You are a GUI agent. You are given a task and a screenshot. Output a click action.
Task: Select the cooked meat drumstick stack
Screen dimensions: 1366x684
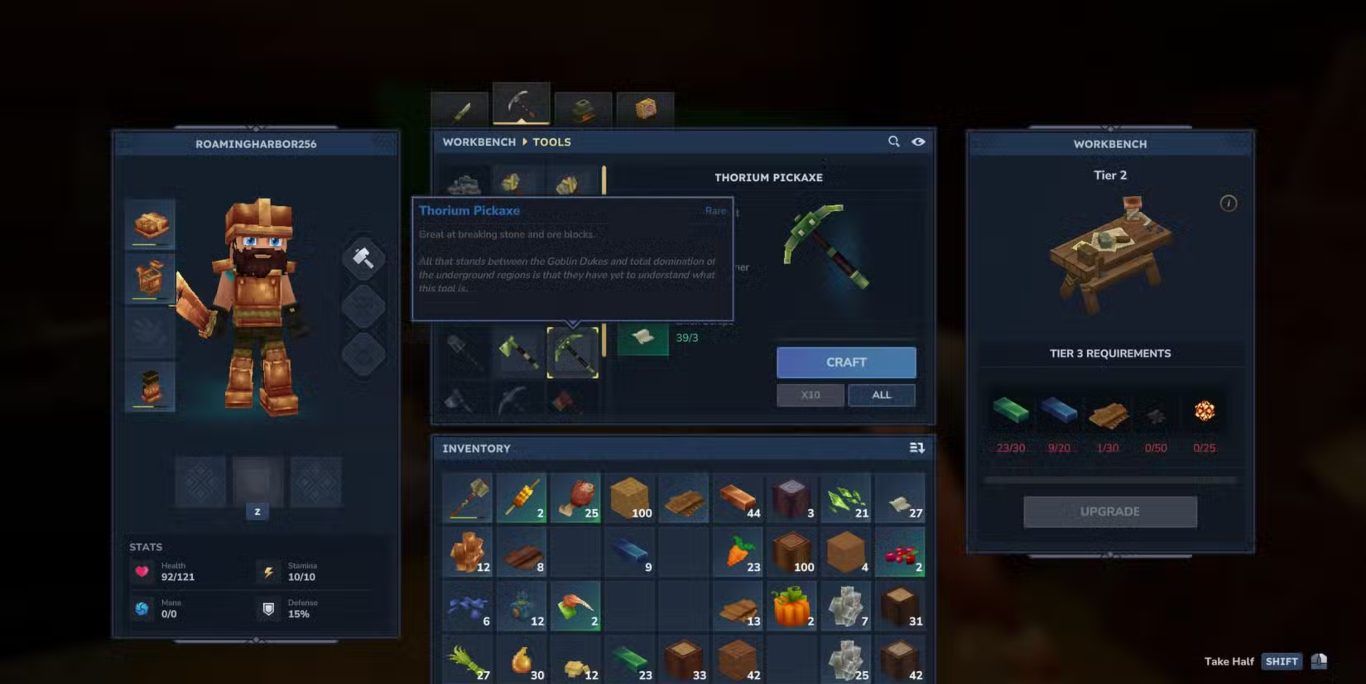576,498
